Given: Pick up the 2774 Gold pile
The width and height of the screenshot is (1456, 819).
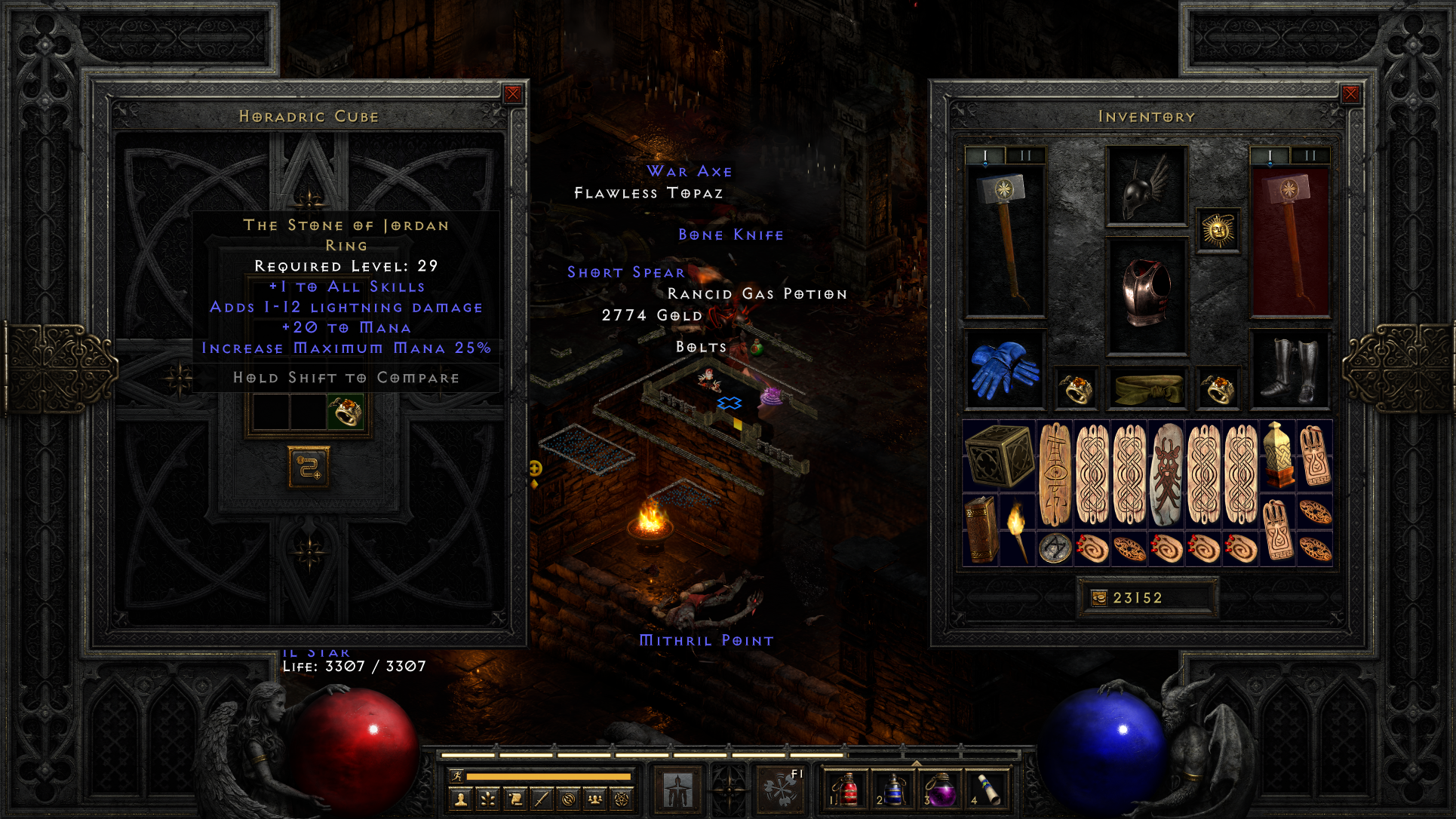Looking at the screenshot, I should pos(650,315).
